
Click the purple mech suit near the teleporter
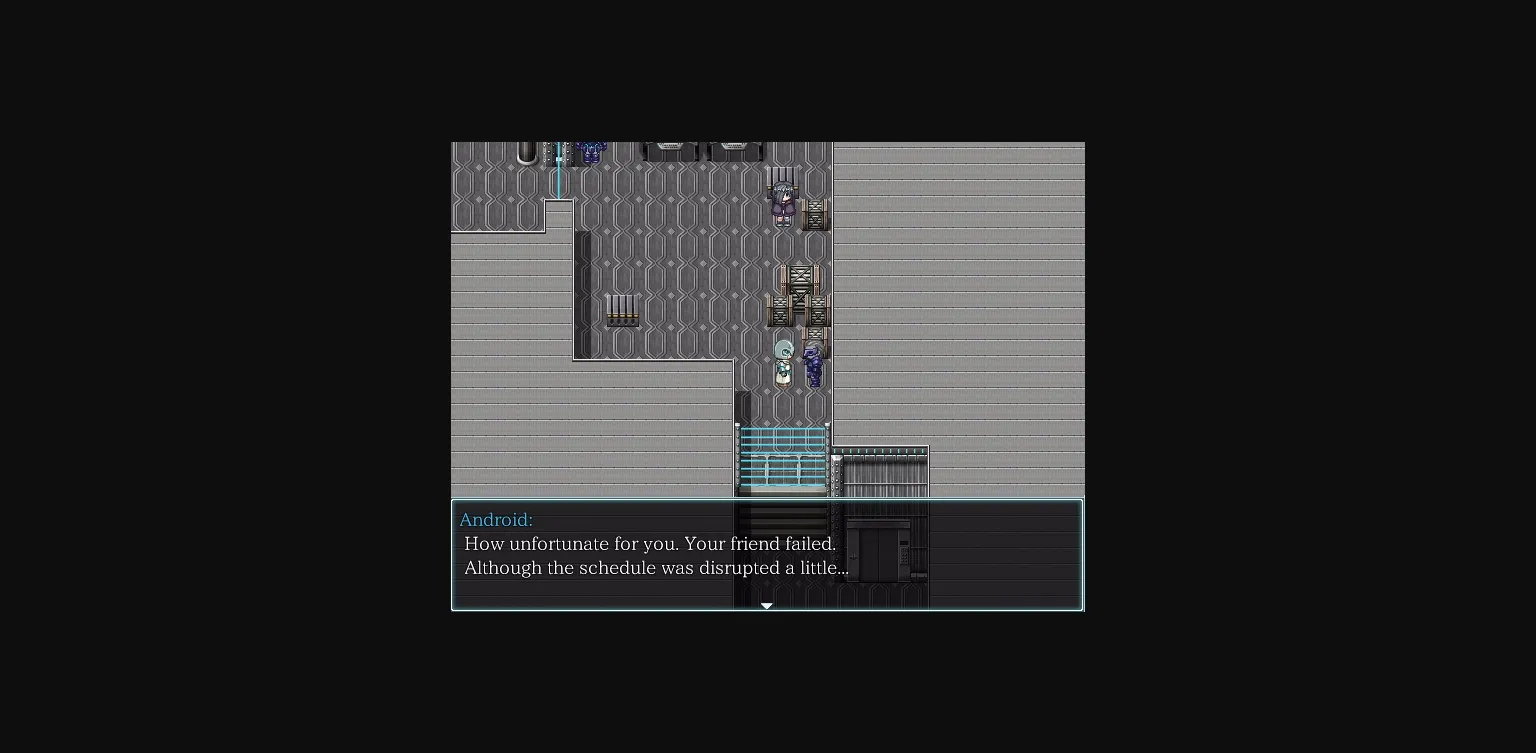pyautogui.click(x=592, y=152)
